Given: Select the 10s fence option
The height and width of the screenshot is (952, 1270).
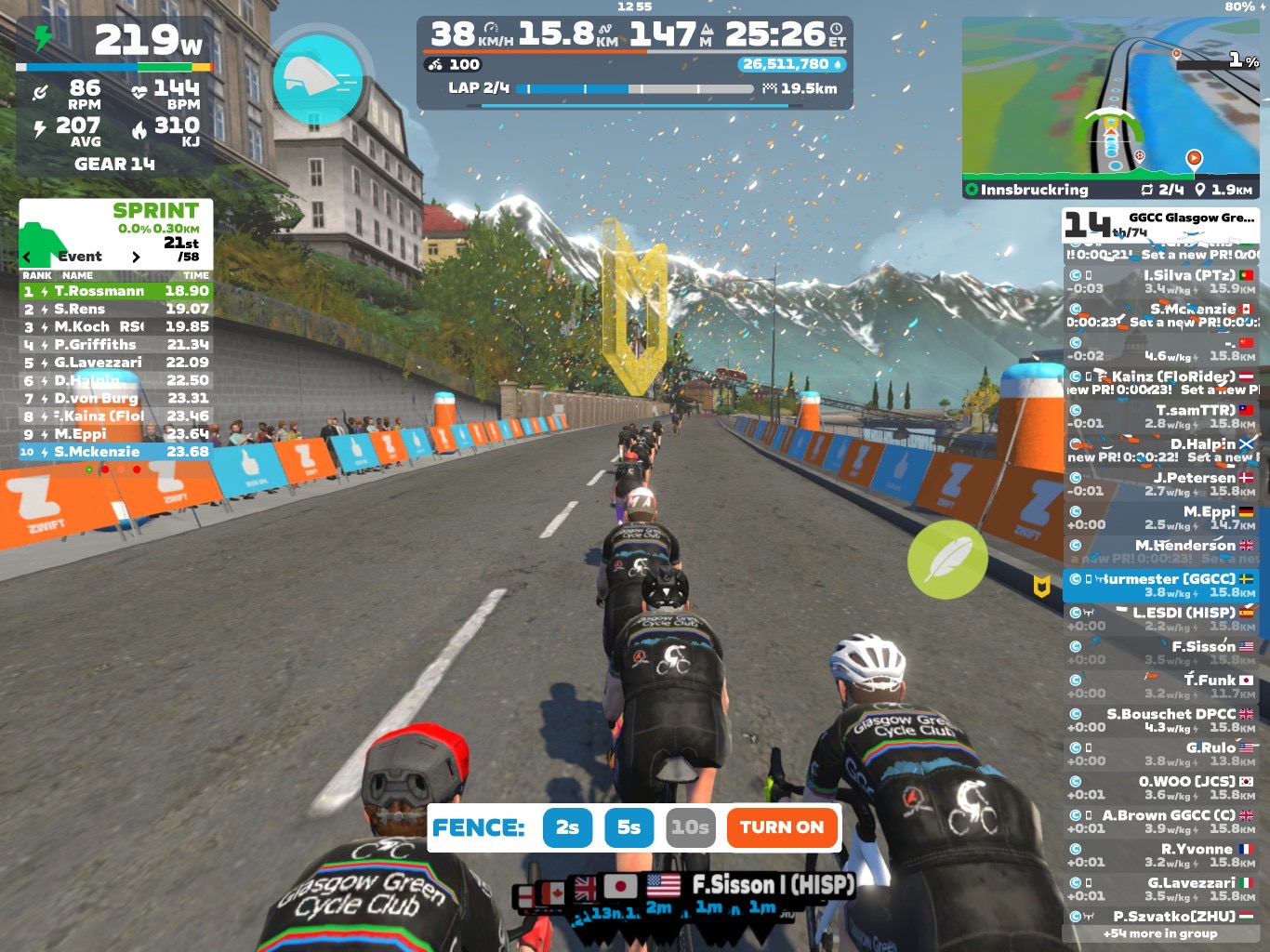Looking at the screenshot, I should [690, 827].
